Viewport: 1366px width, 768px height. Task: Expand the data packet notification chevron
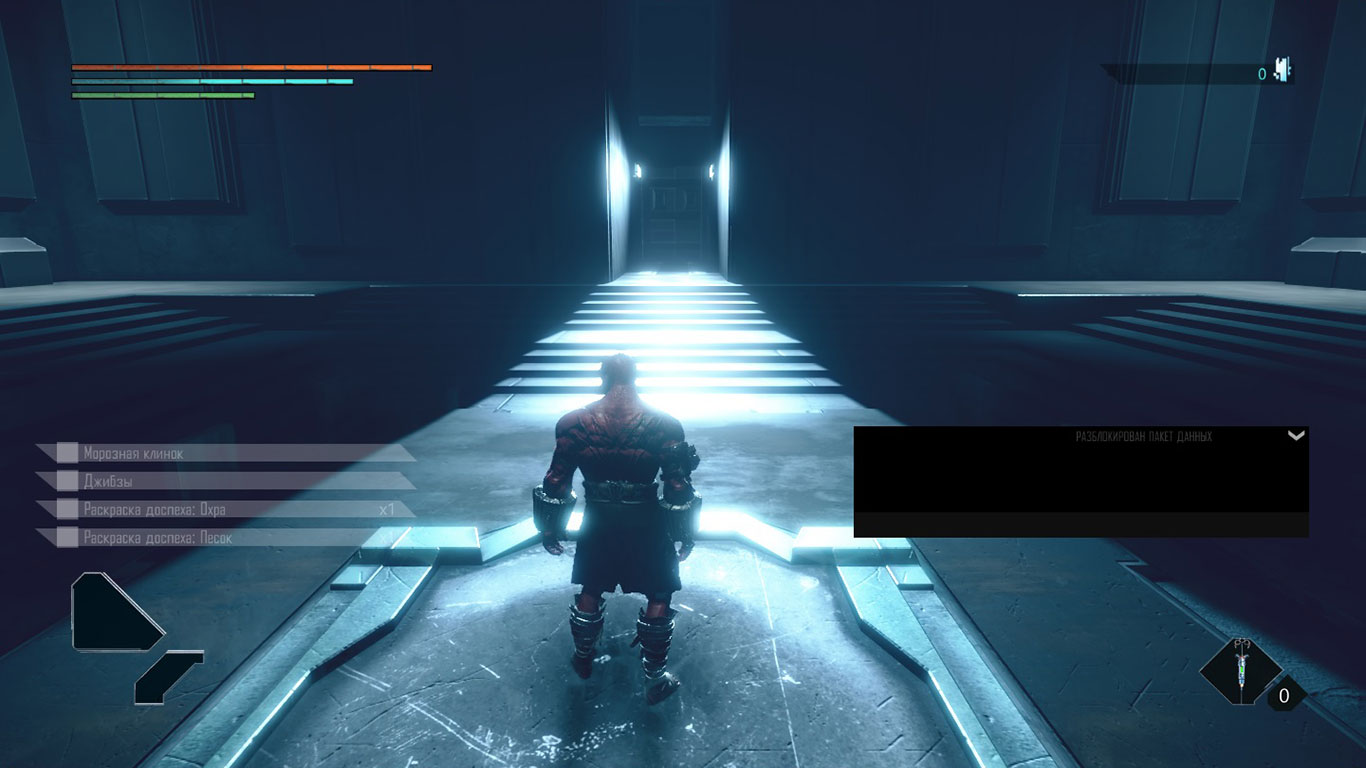tap(1296, 436)
